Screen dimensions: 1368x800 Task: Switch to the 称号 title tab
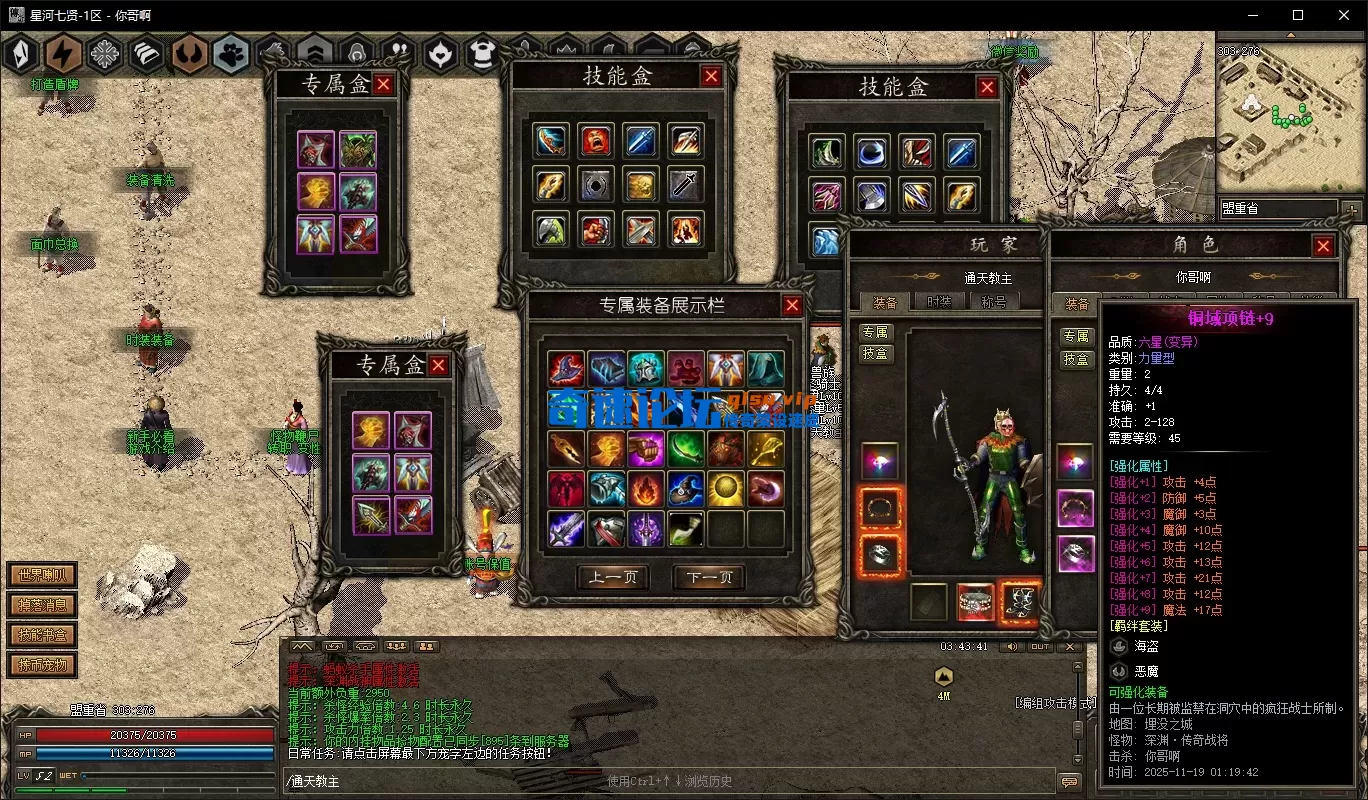[993, 301]
